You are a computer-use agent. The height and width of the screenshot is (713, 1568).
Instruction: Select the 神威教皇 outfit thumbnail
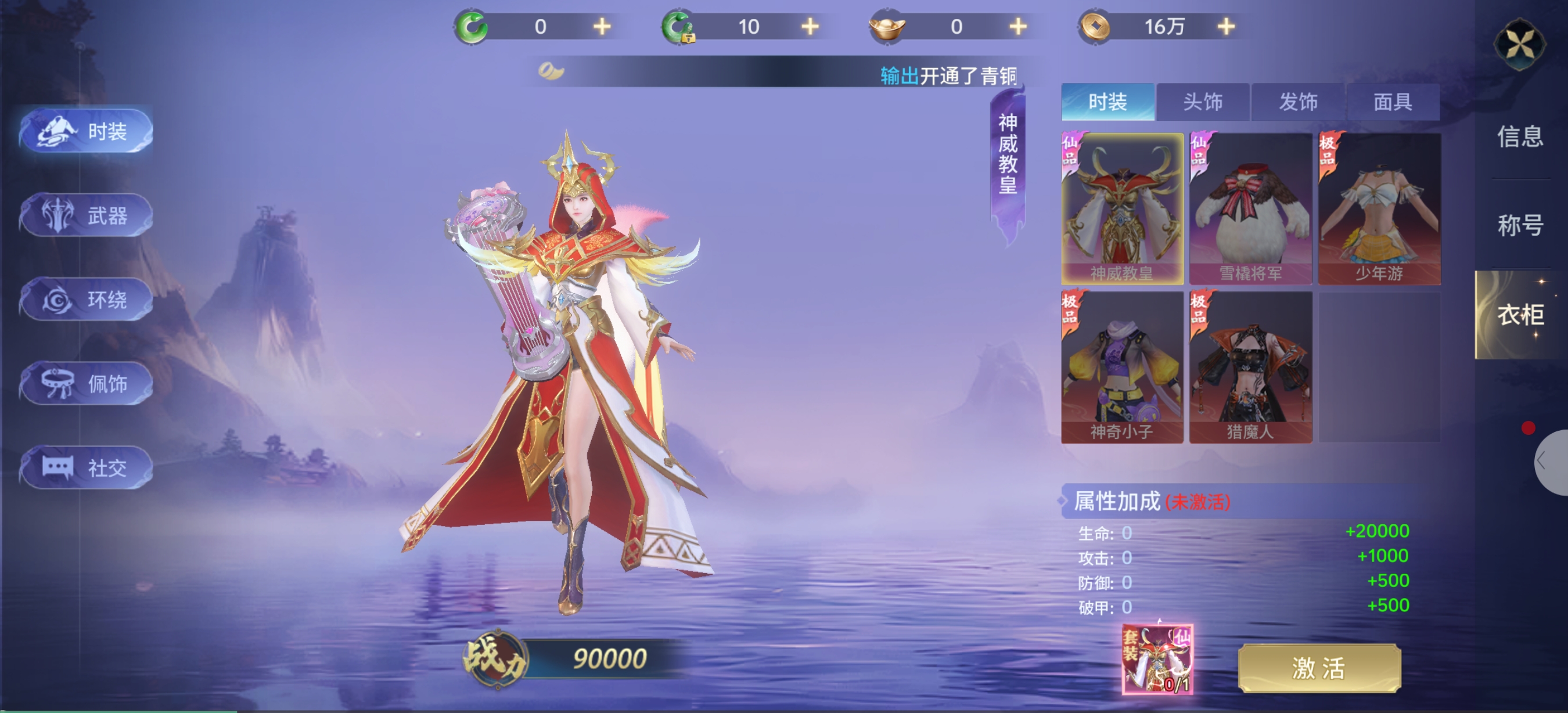1122,208
